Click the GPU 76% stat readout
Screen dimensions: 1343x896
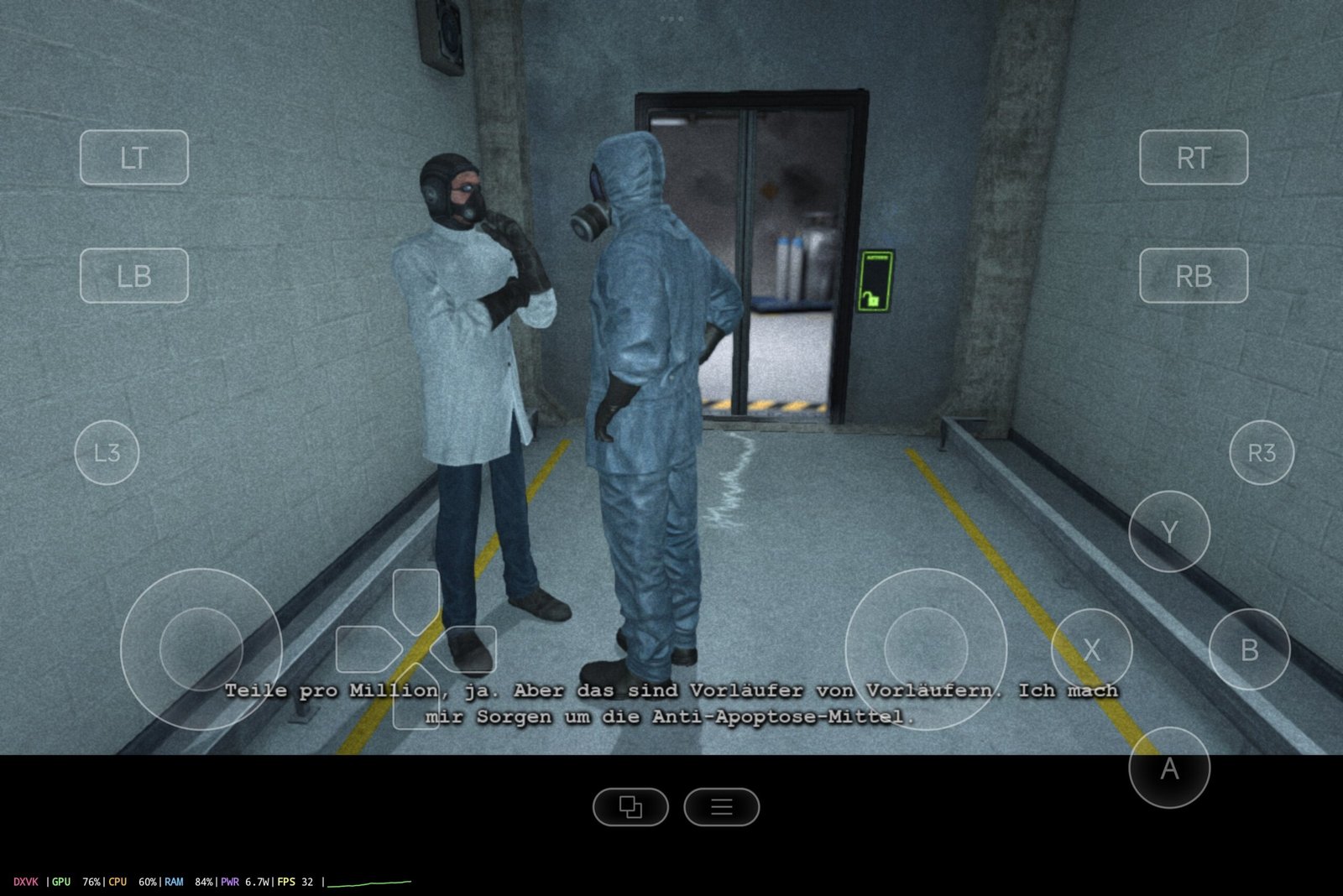coord(76,883)
